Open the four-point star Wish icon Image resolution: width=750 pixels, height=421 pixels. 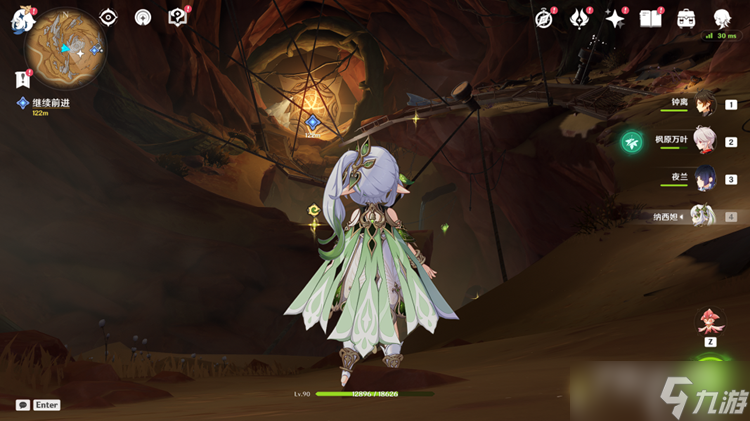click(x=615, y=18)
